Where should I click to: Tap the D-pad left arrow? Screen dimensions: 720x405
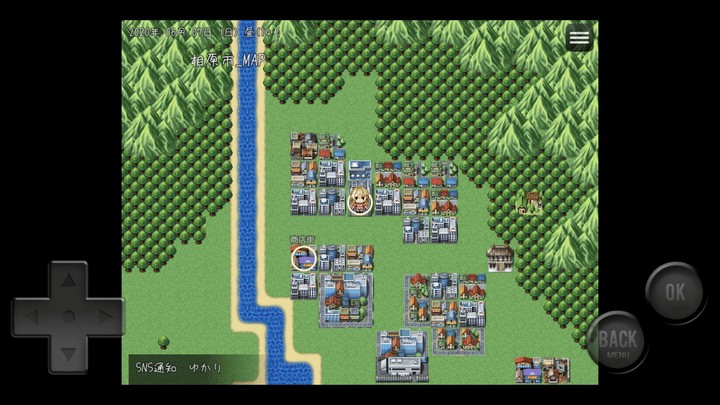pyautogui.click(x=31, y=317)
